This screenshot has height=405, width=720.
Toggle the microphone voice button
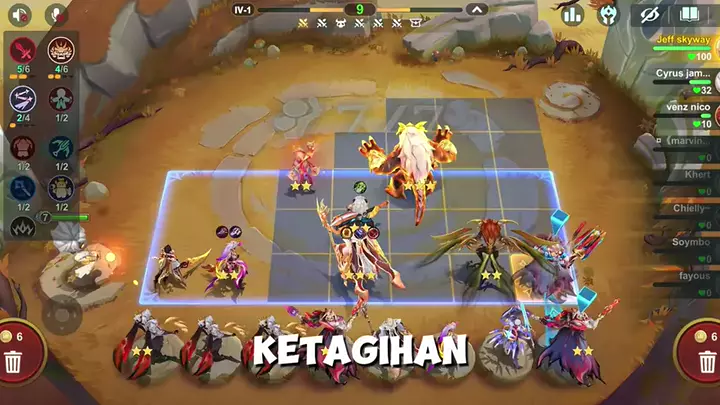tap(55, 15)
